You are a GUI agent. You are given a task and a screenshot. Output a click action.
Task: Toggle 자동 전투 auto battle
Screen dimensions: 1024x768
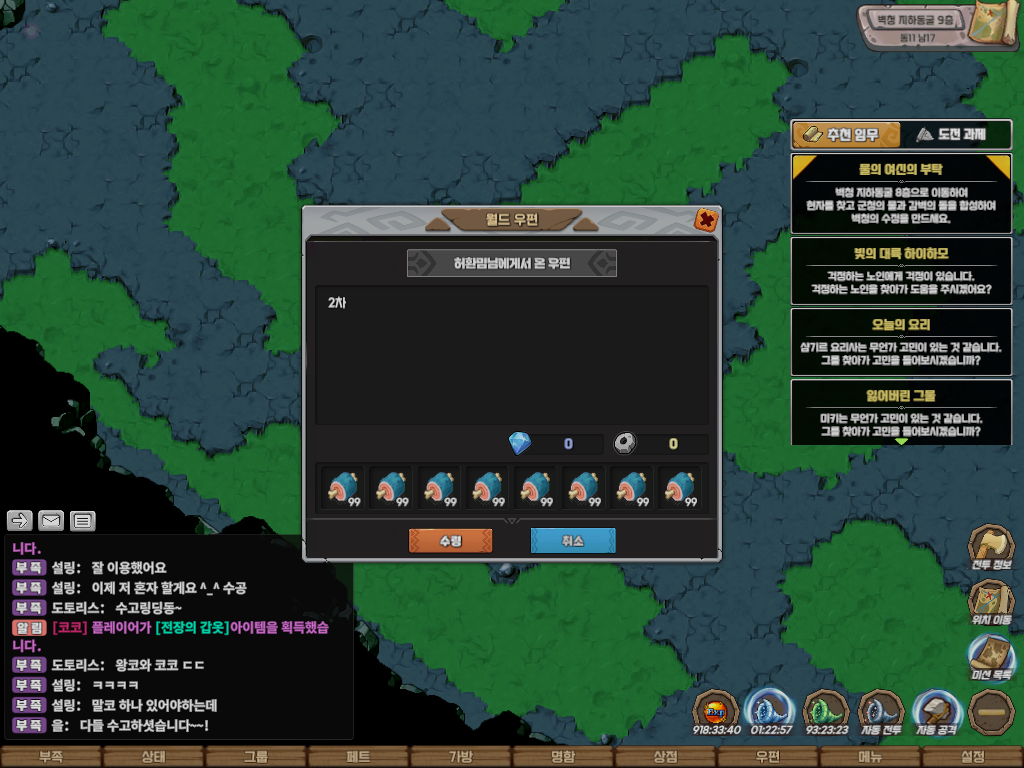(880, 712)
